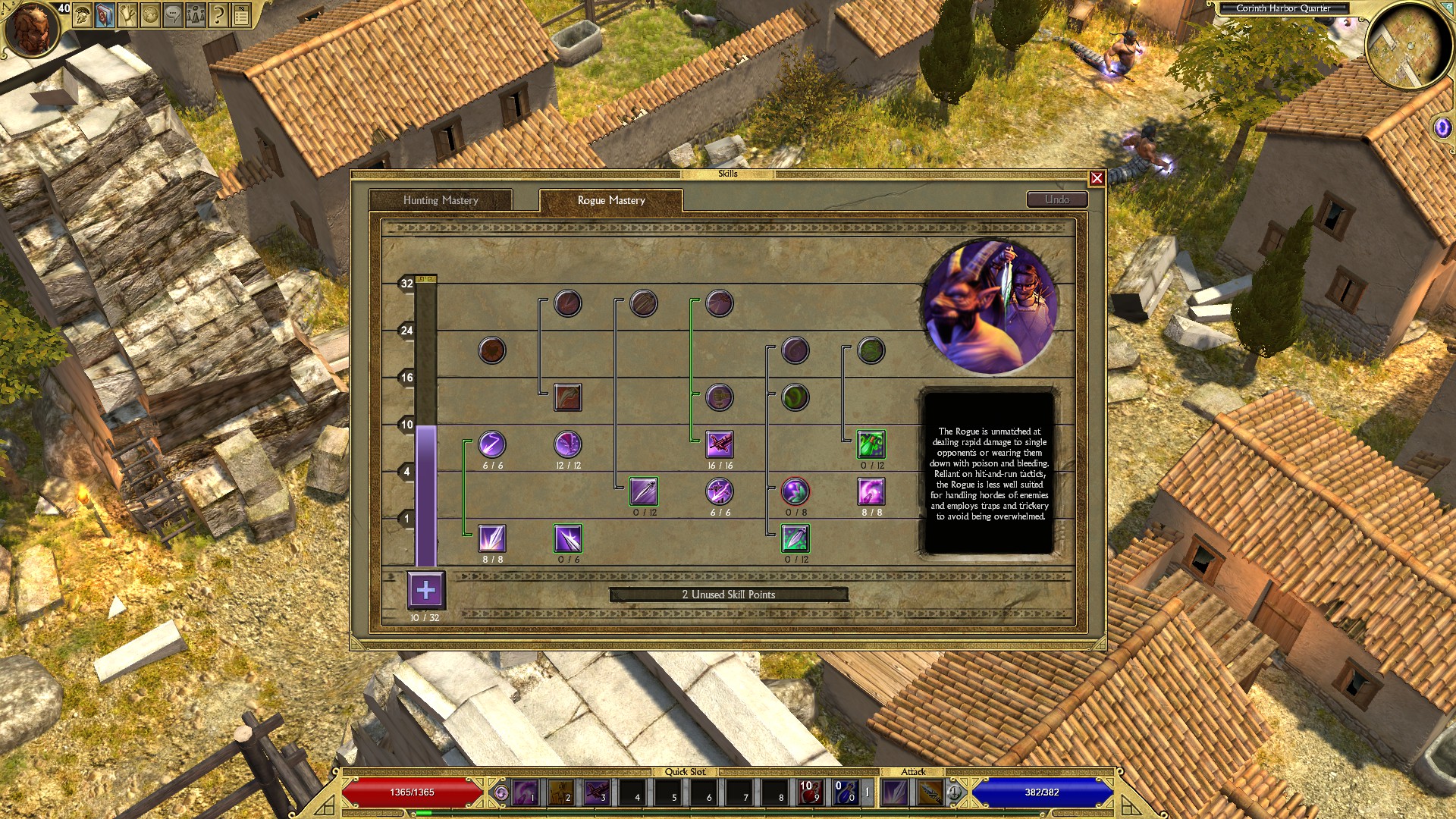Add a point to Rogue mastery with plus button
Image resolution: width=1456 pixels, height=819 pixels.
click(426, 590)
